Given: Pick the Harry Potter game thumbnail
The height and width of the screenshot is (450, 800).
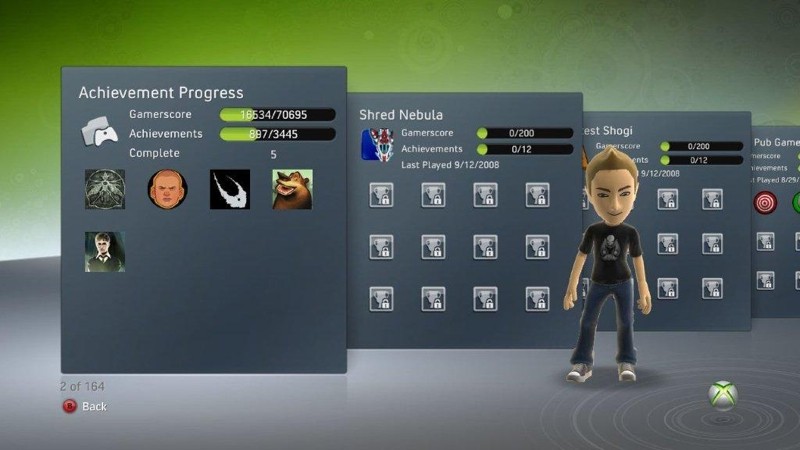Looking at the screenshot, I should click(x=105, y=251).
